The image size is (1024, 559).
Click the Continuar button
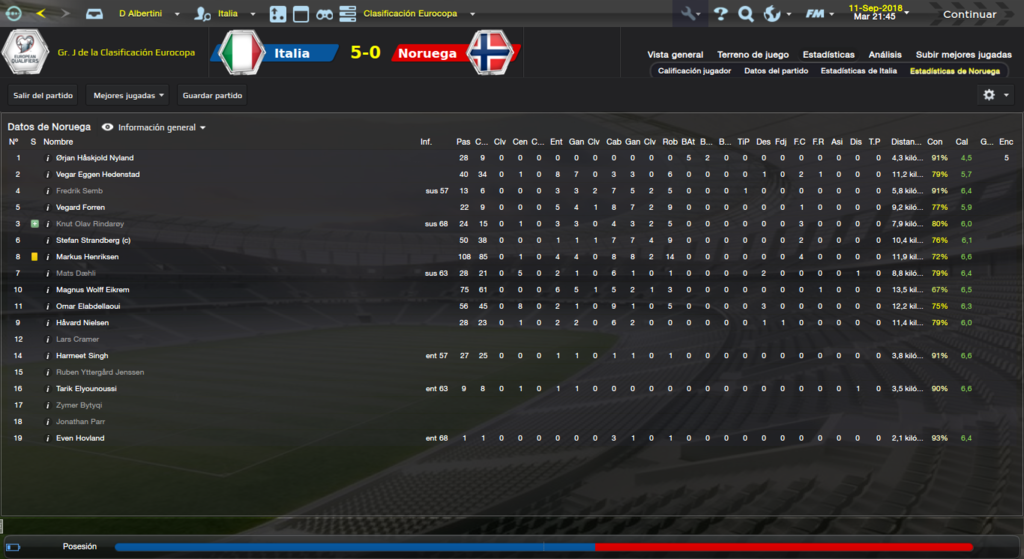click(x=969, y=14)
